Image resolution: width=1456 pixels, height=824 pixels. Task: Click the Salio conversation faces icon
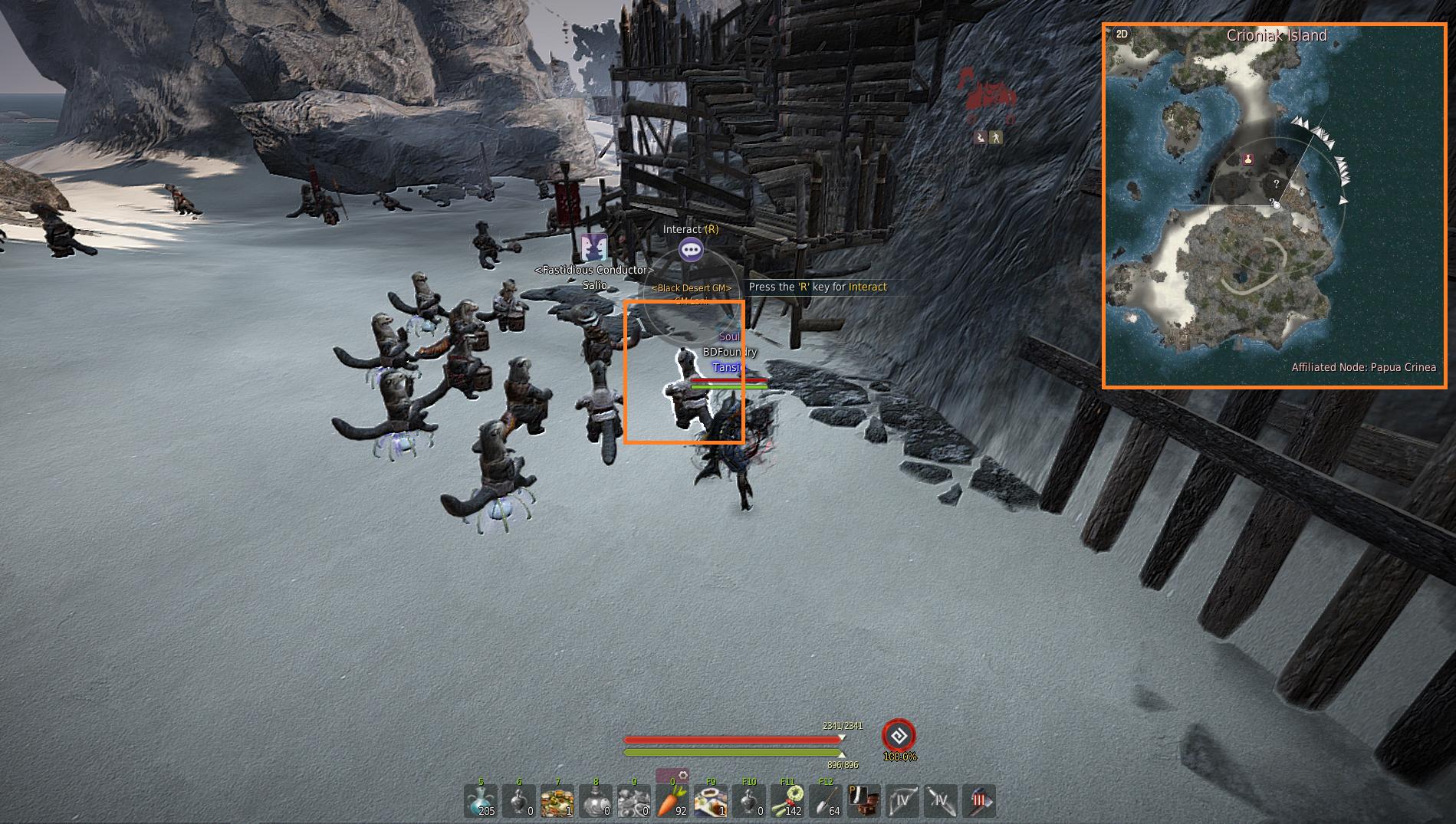click(593, 248)
